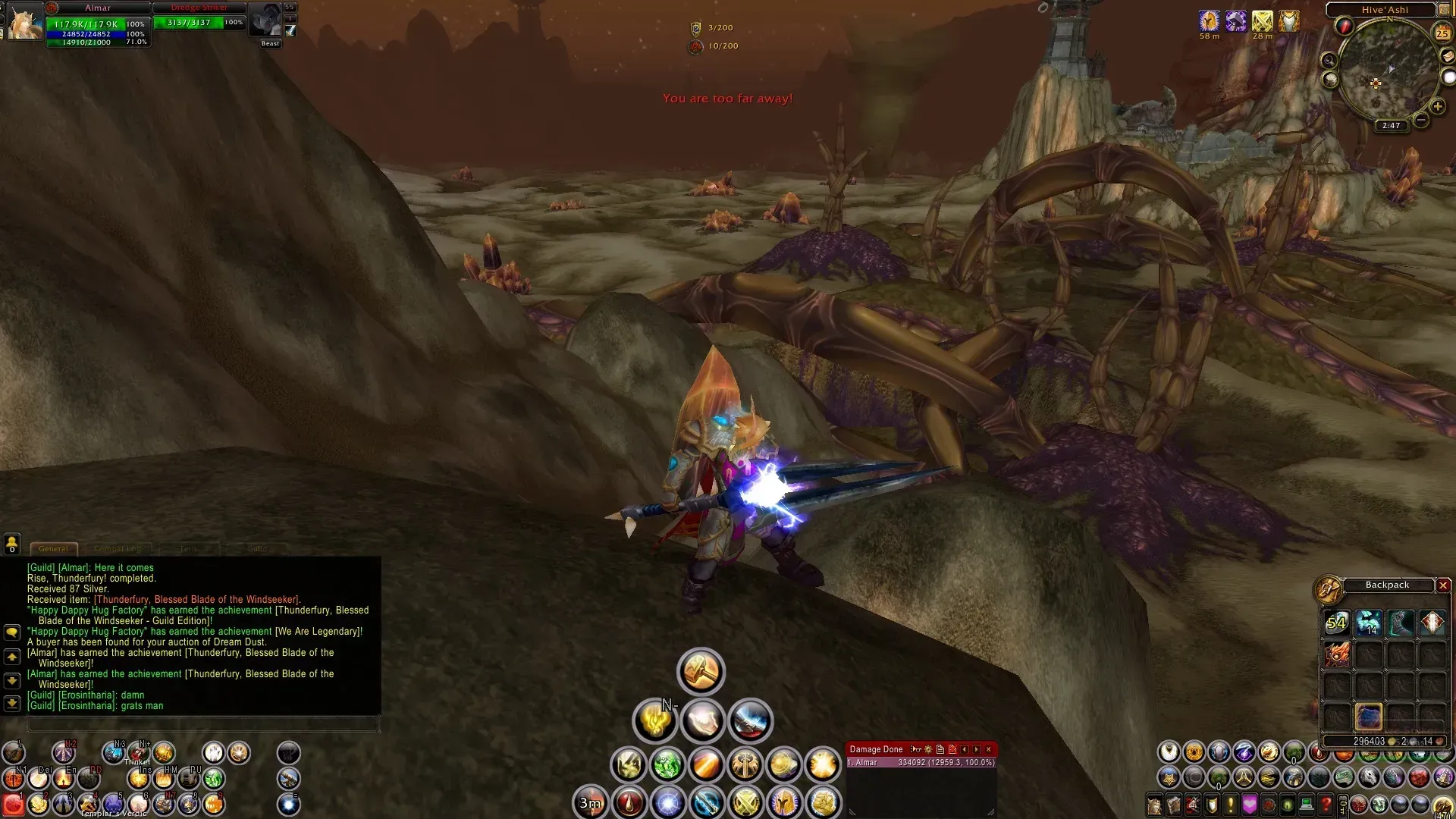
Task: Open Damage Done meter gear settings
Action: click(x=928, y=749)
